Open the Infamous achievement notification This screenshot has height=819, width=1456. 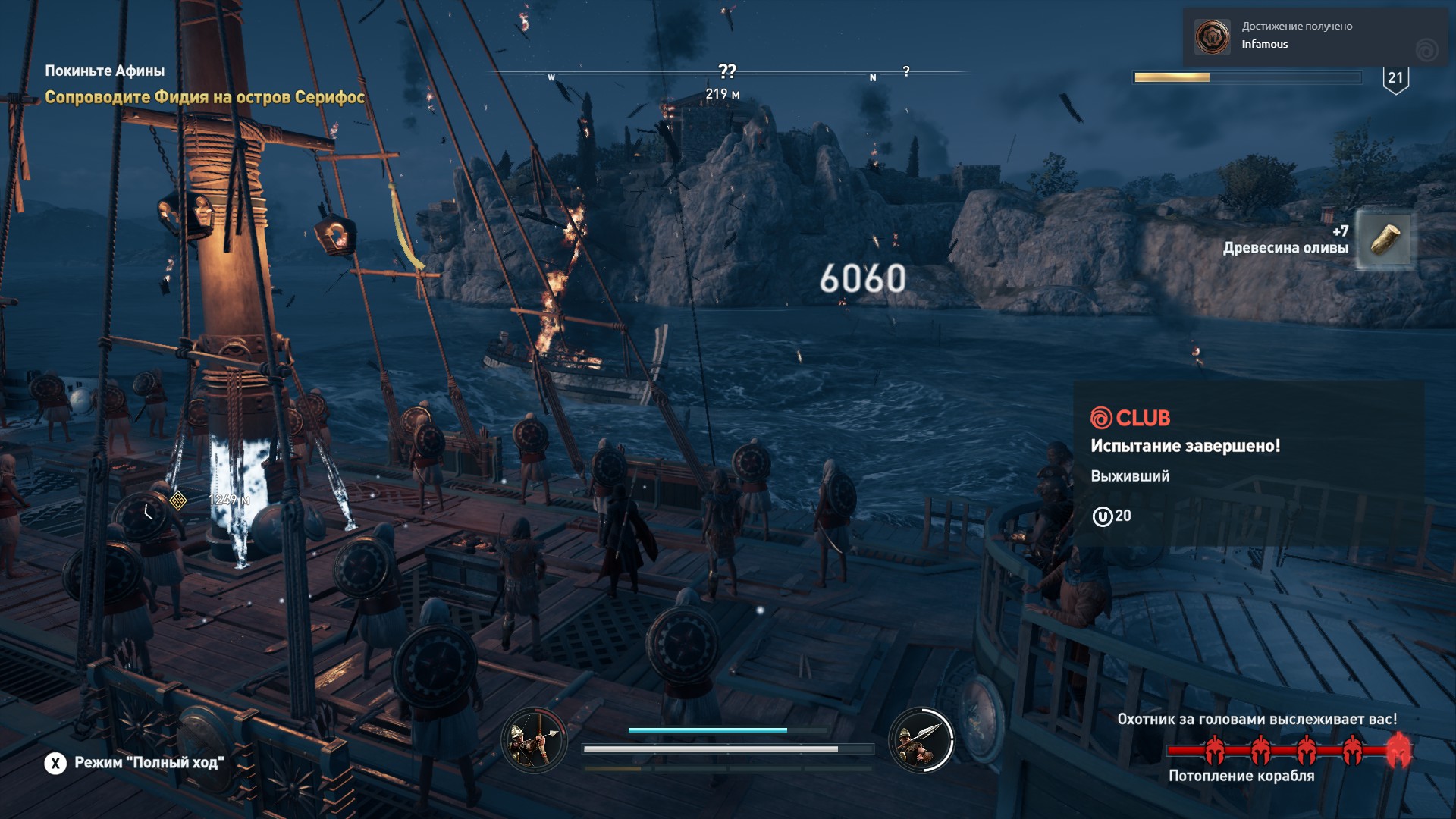1297,36
